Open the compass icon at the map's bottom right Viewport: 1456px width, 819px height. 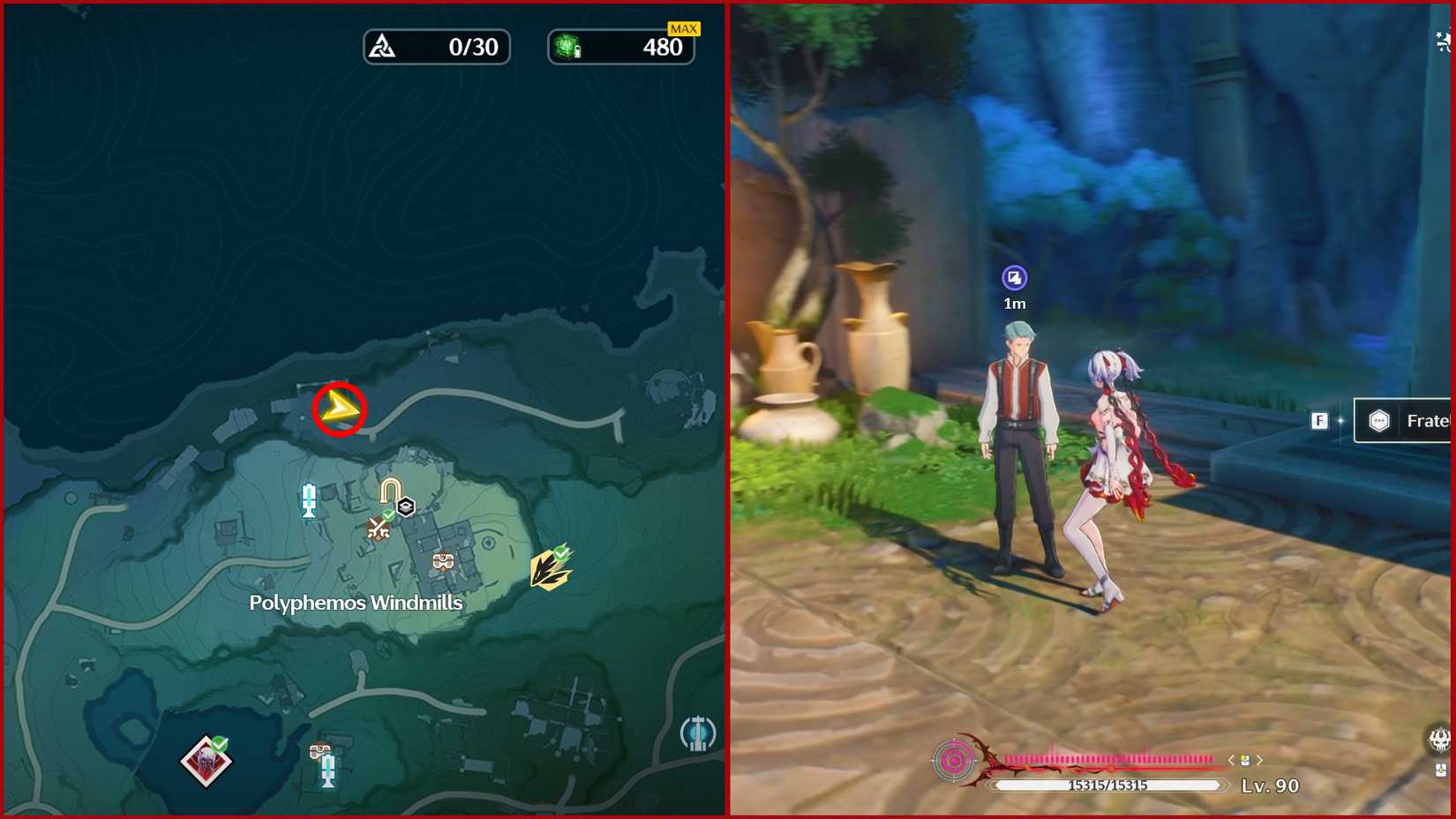pyautogui.click(x=698, y=732)
